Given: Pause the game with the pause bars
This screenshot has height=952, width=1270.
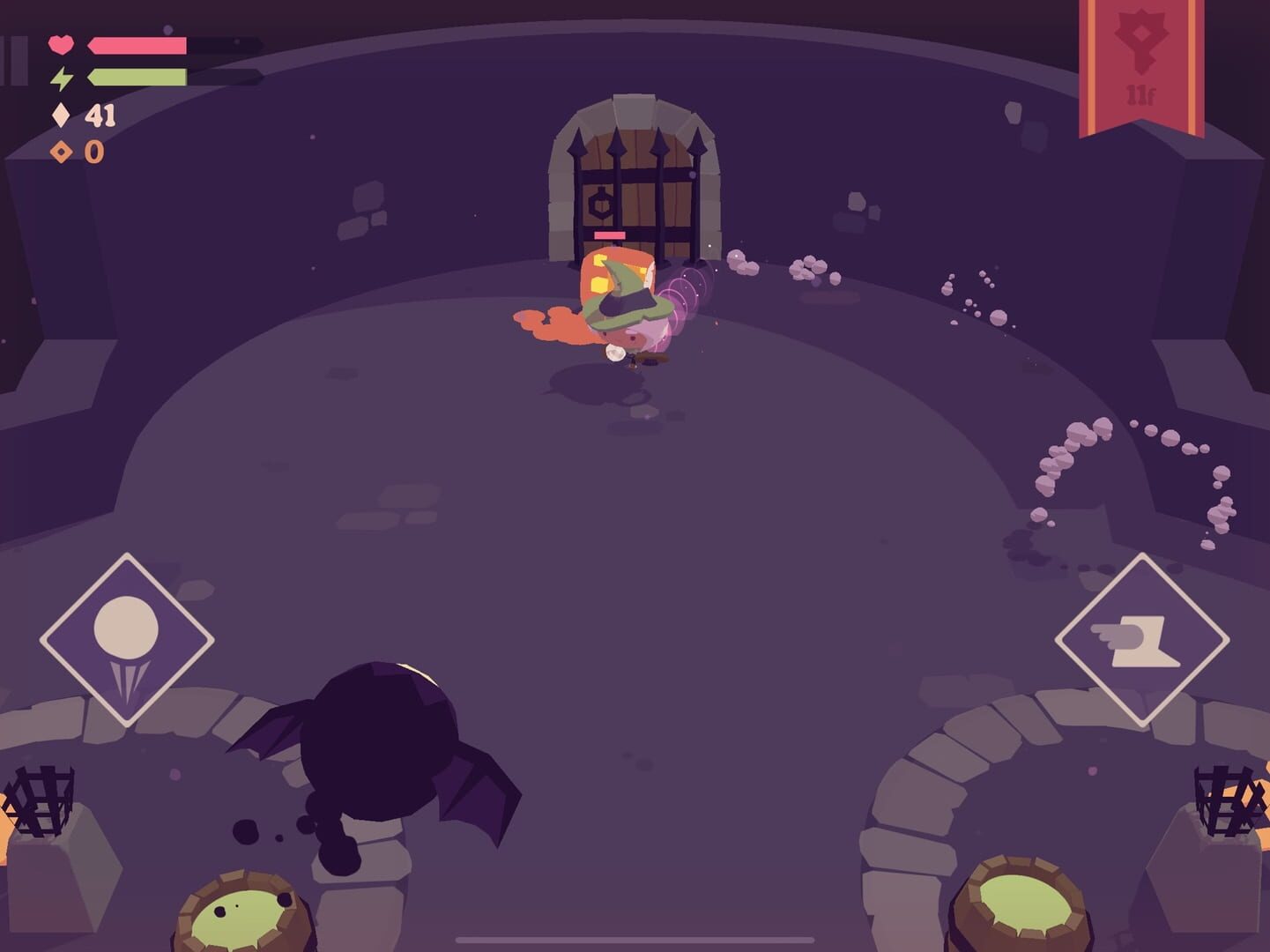Looking at the screenshot, I should click(13, 61).
